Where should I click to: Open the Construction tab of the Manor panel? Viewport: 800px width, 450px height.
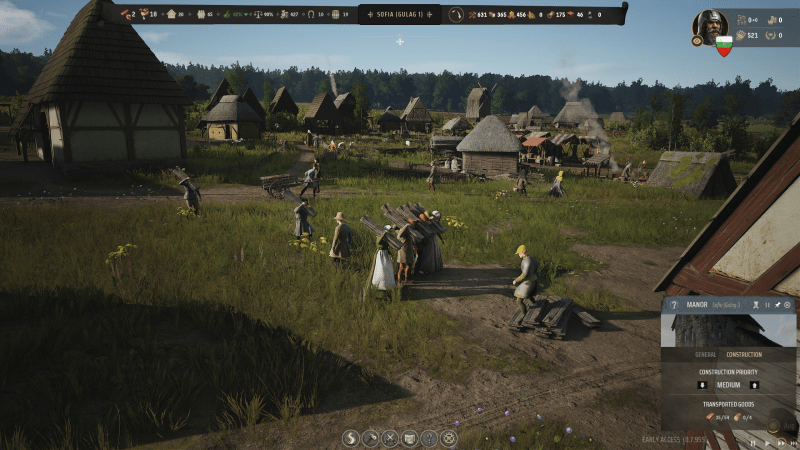743,354
